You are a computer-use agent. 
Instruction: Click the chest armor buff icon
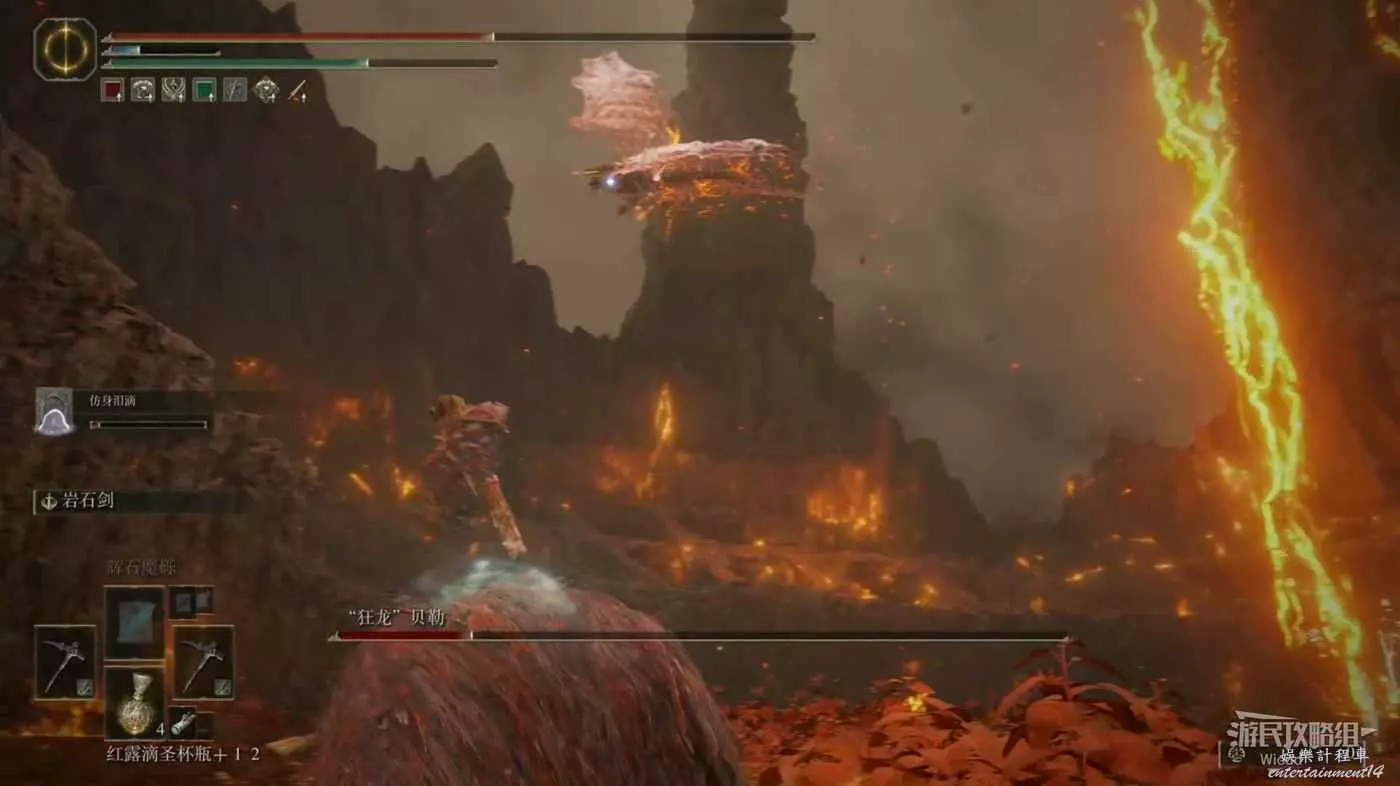[143, 90]
